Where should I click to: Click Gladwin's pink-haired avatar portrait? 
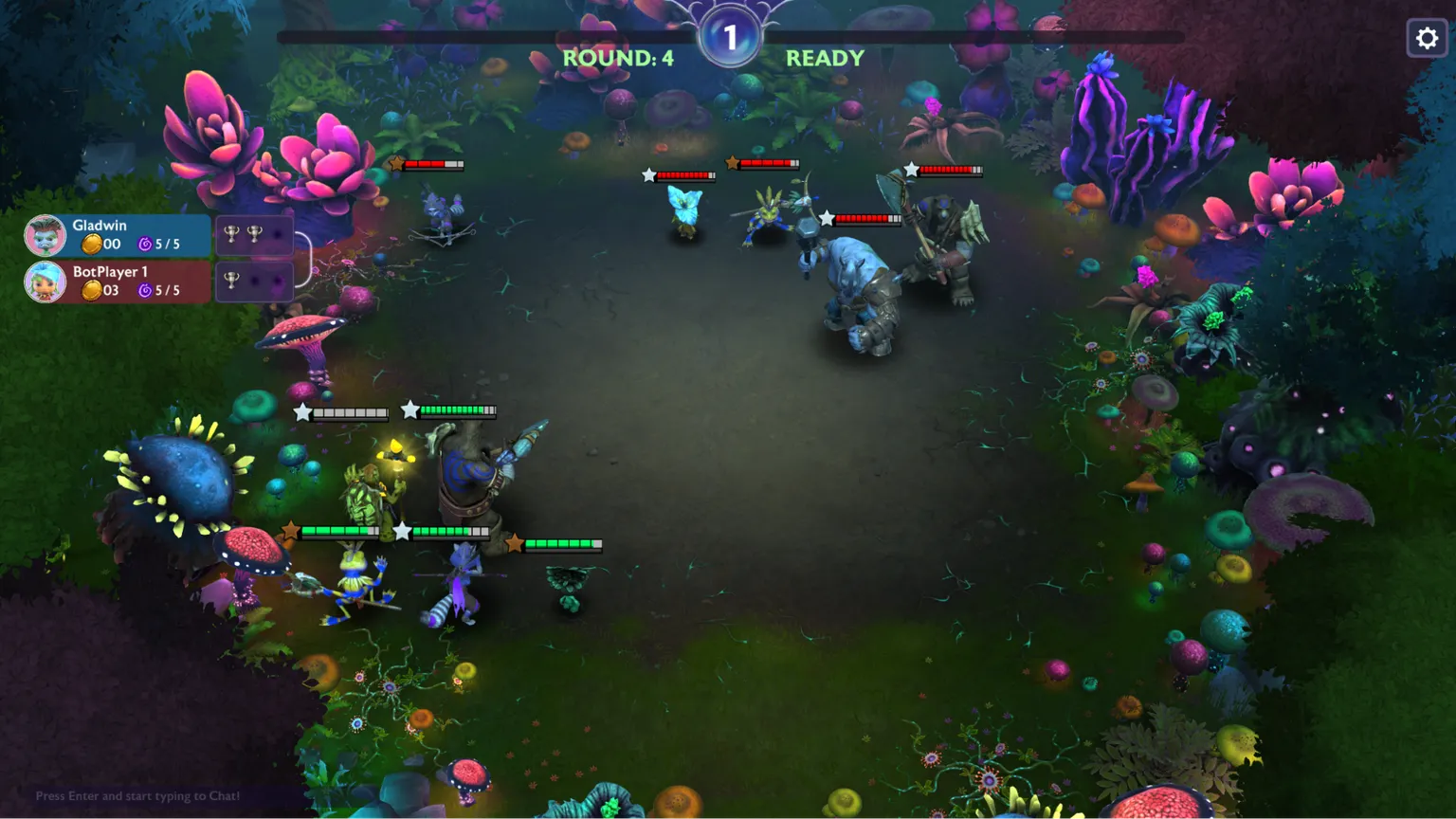click(x=45, y=235)
